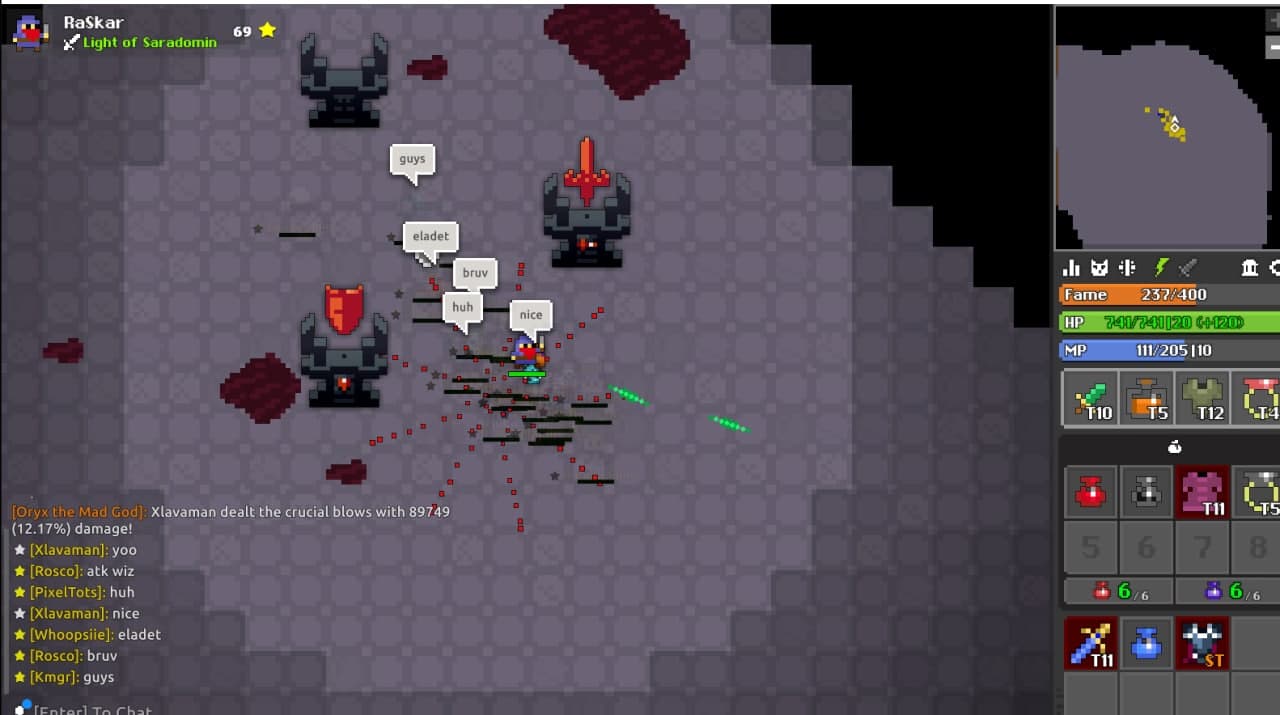Select the grey potion inventory slot

tap(1146, 491)
